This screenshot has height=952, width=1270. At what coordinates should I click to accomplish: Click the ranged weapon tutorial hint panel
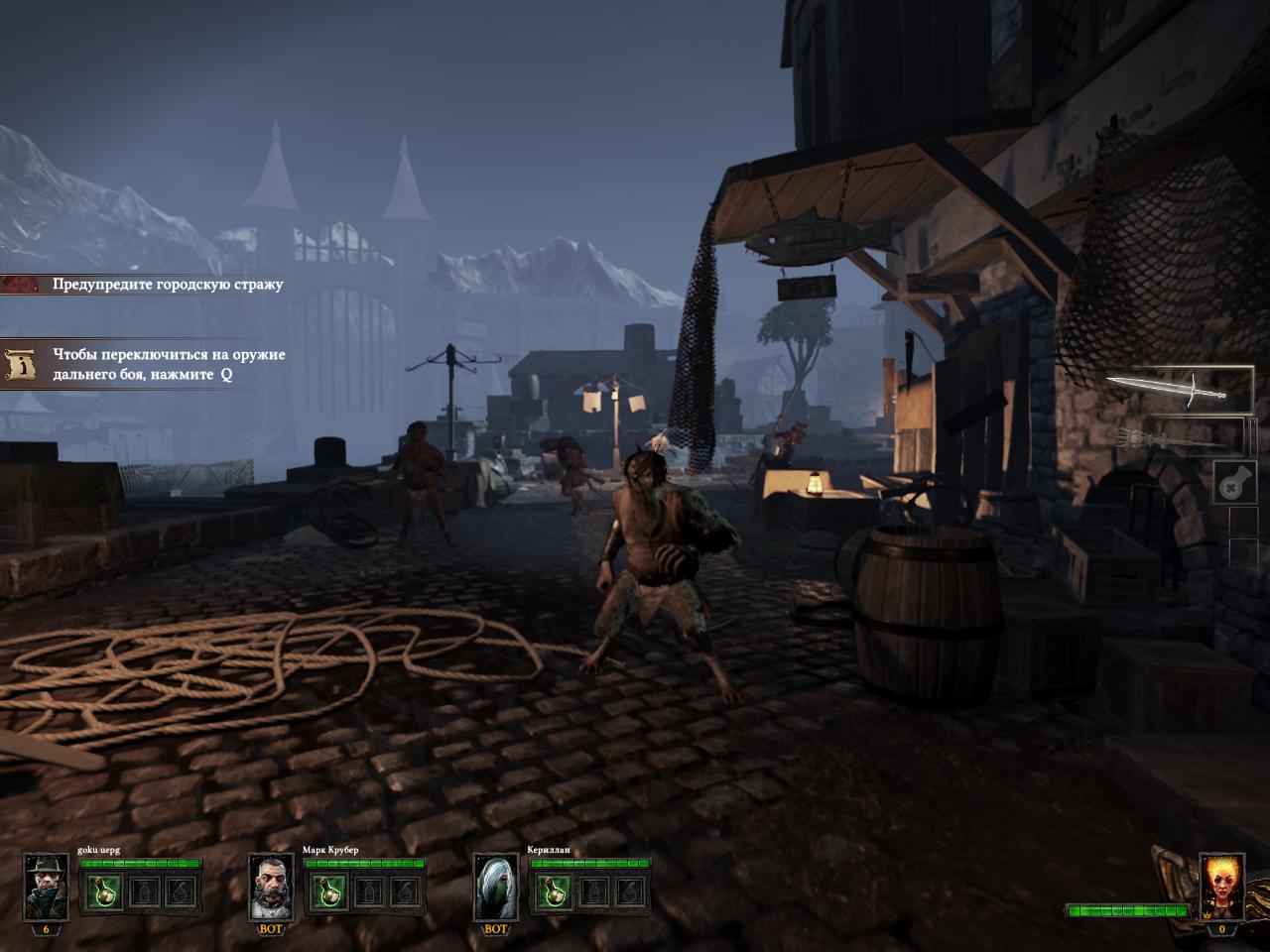point(149,365)
